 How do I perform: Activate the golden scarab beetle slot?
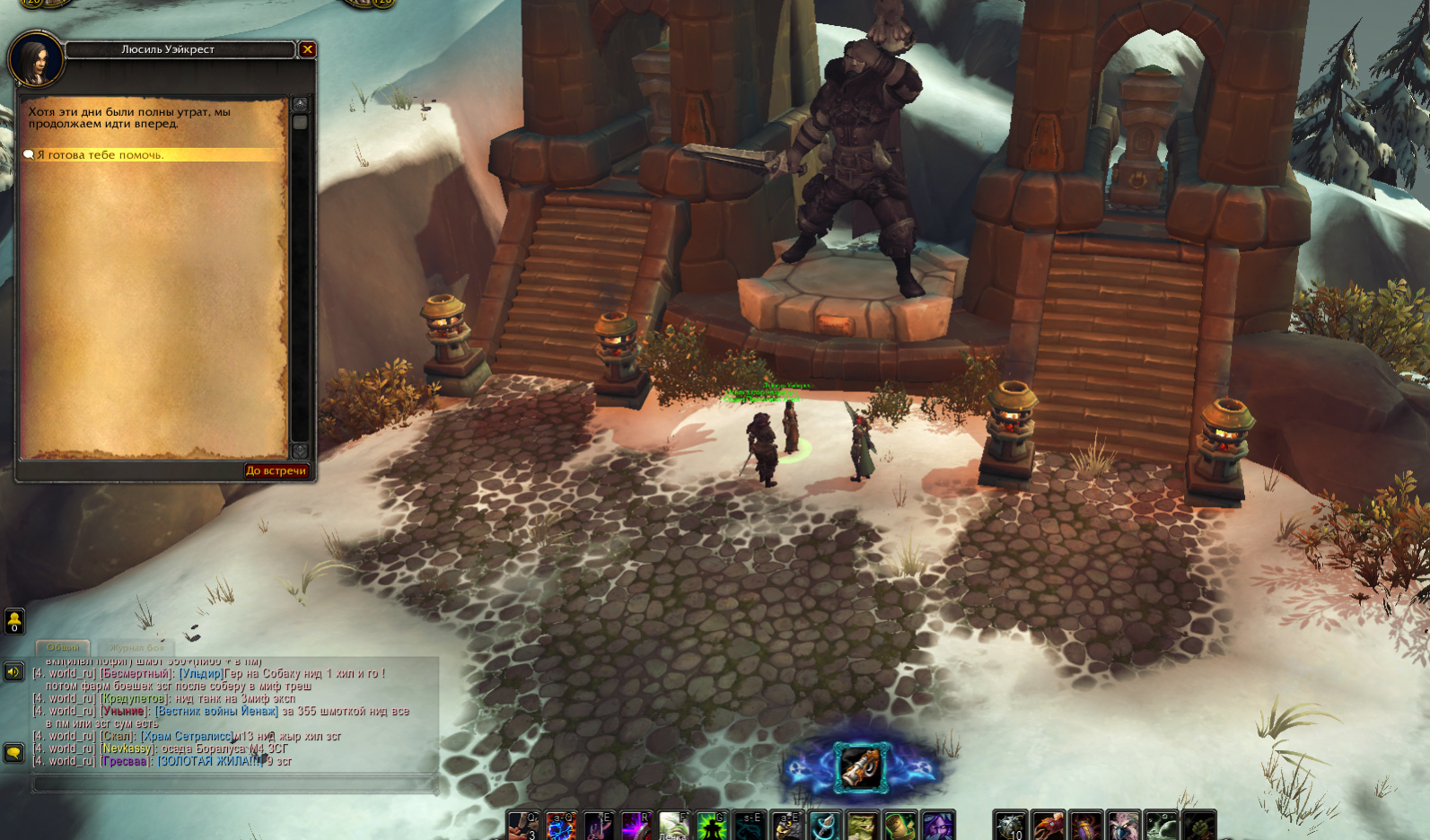[1085, 826]
